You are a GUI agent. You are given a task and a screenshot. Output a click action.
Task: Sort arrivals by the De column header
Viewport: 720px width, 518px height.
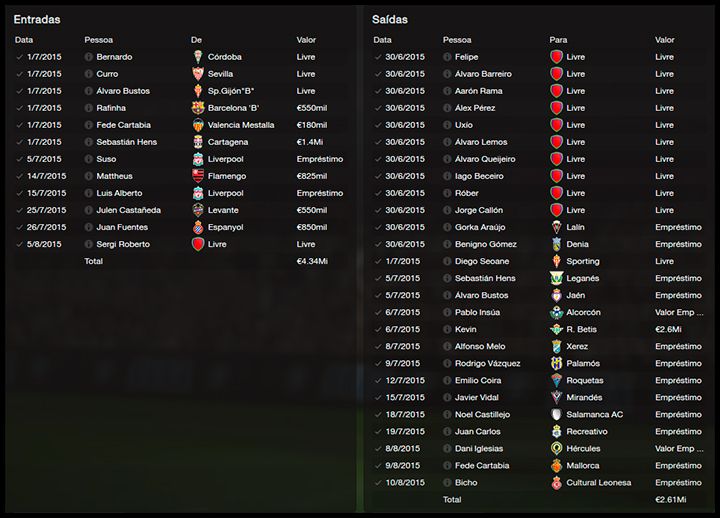click(x=196, y=40)
